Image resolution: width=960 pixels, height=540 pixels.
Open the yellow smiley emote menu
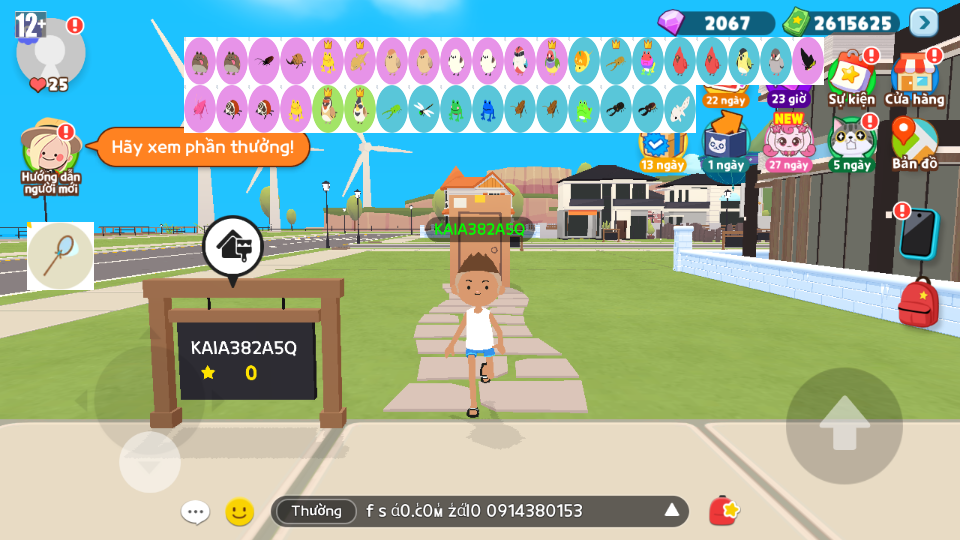click(239, 512)
